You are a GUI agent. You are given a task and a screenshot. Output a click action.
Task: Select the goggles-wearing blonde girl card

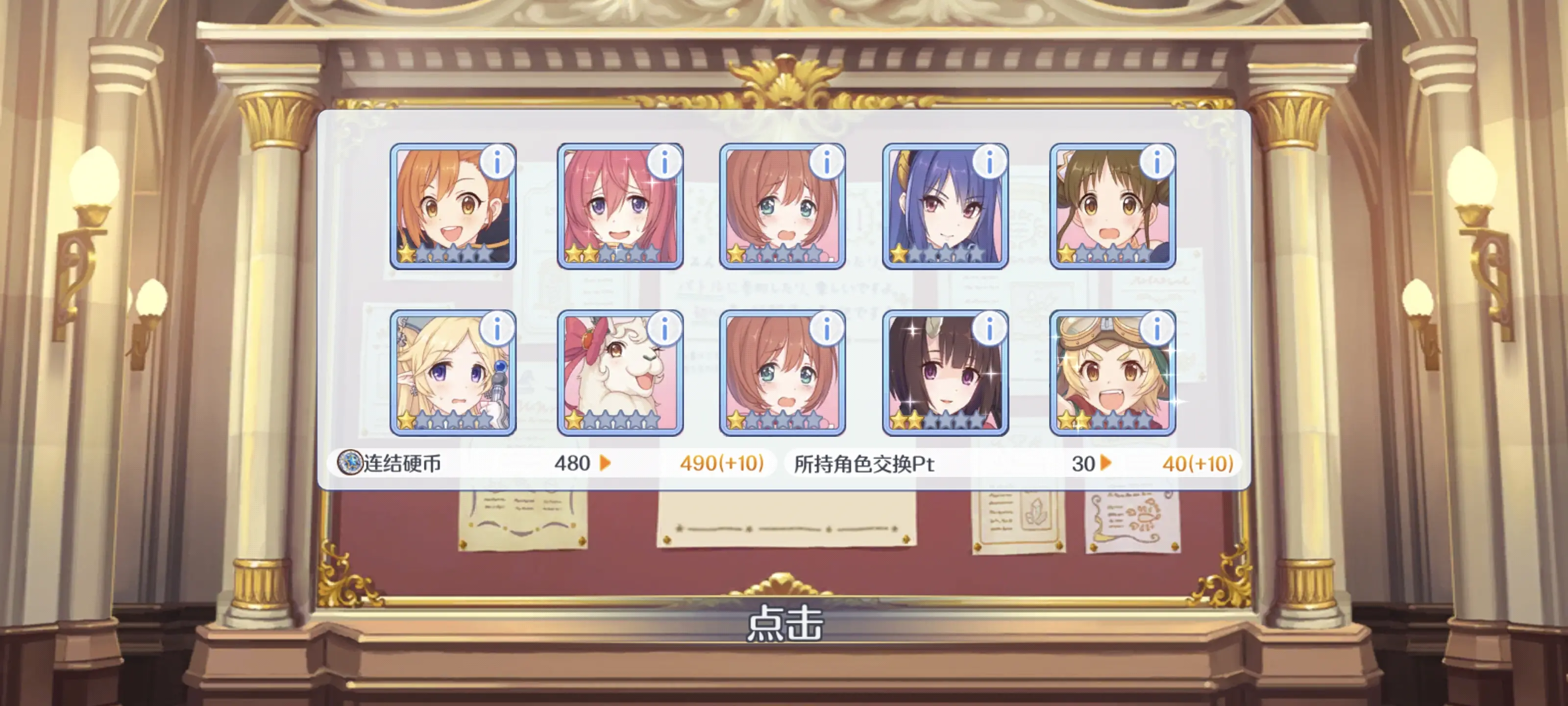1112,374
